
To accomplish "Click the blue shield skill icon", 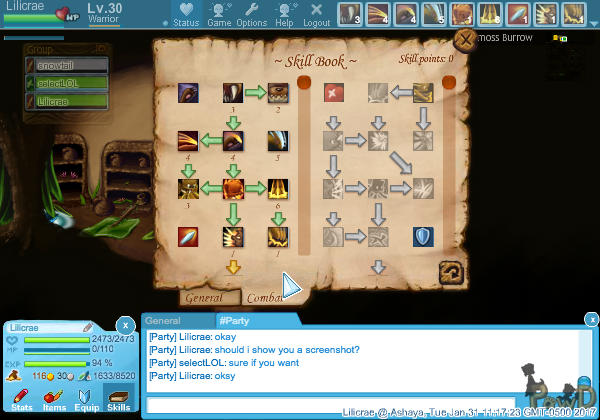I will pos(423,237).
